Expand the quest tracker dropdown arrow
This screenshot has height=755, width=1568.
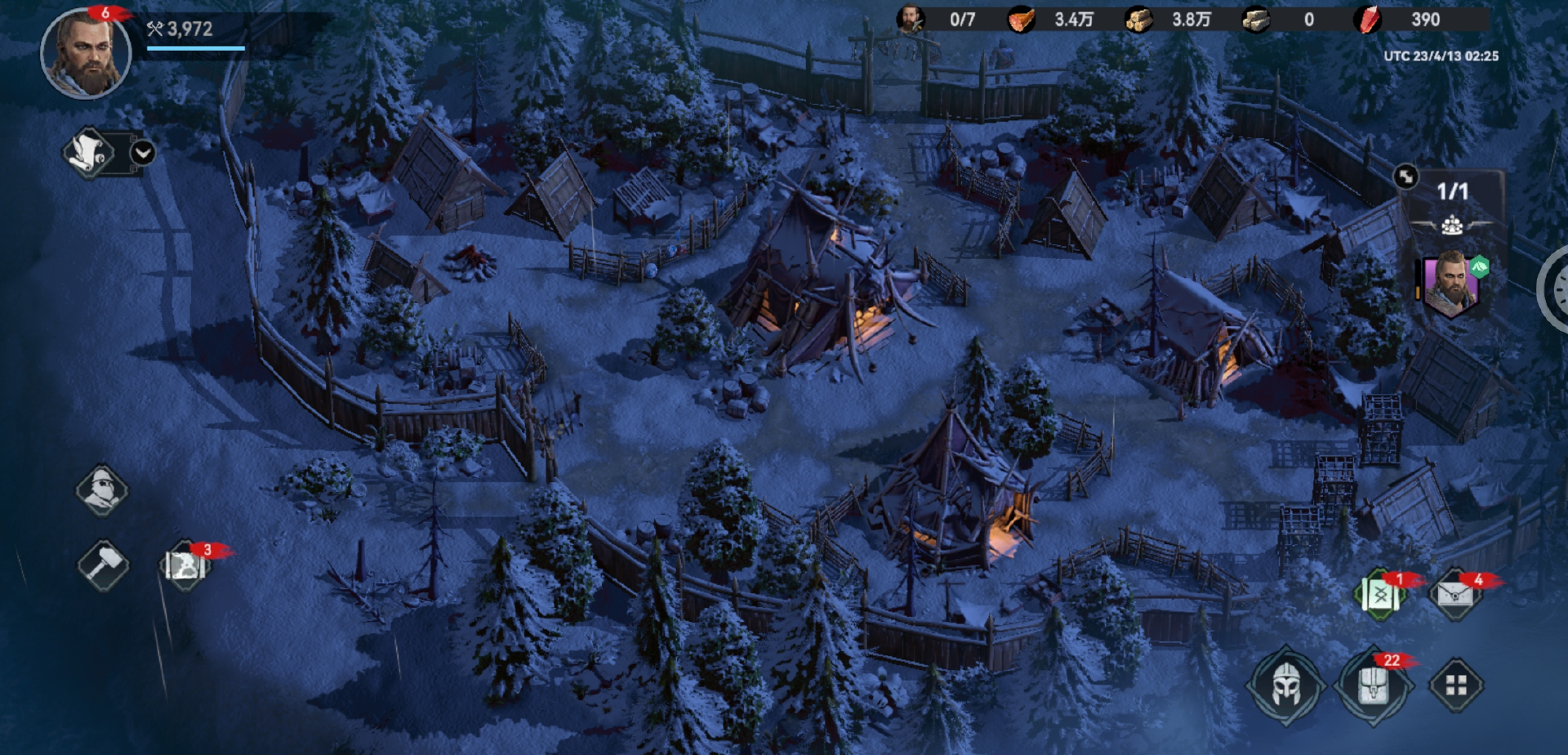point(143,153)
